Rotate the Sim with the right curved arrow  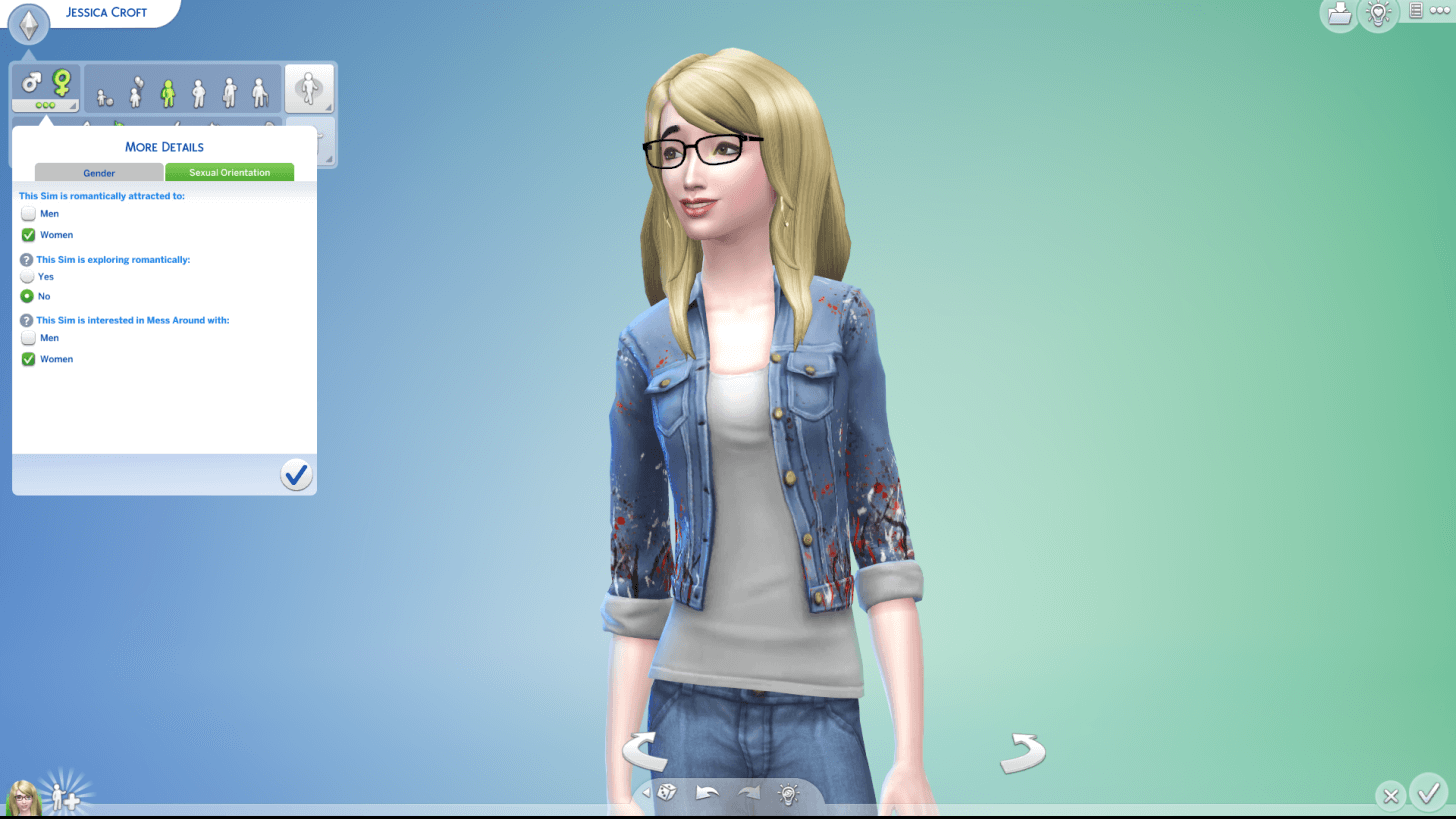coord(1022,753)
